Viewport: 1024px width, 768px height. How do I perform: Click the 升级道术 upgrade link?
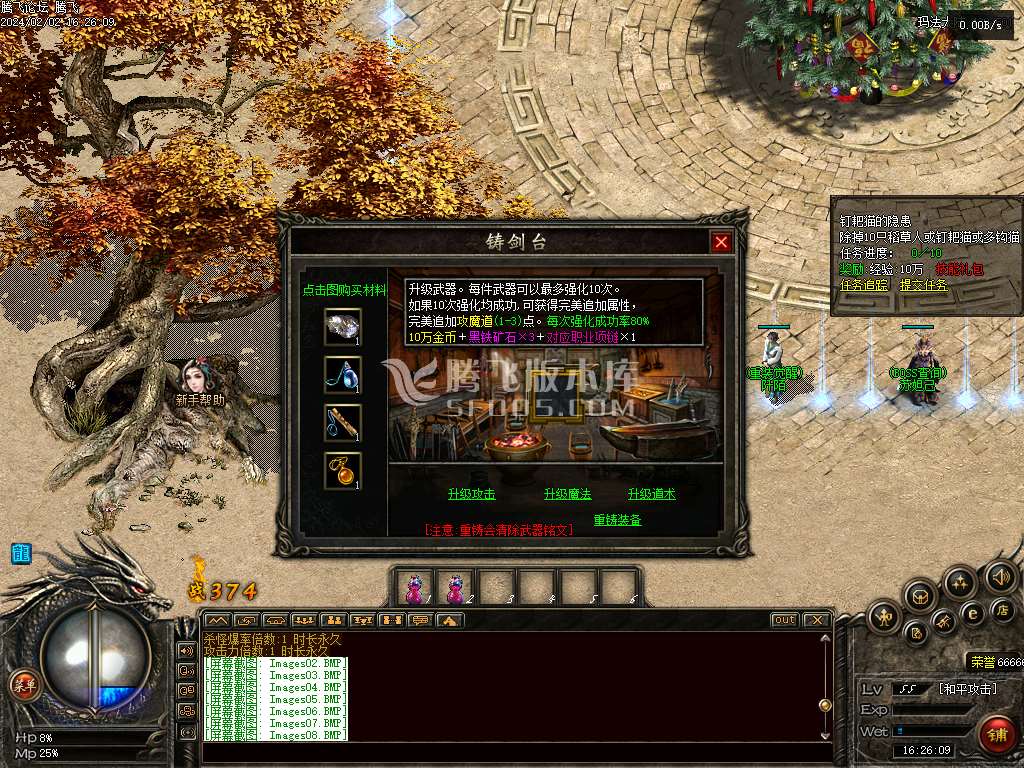[652, 494]
